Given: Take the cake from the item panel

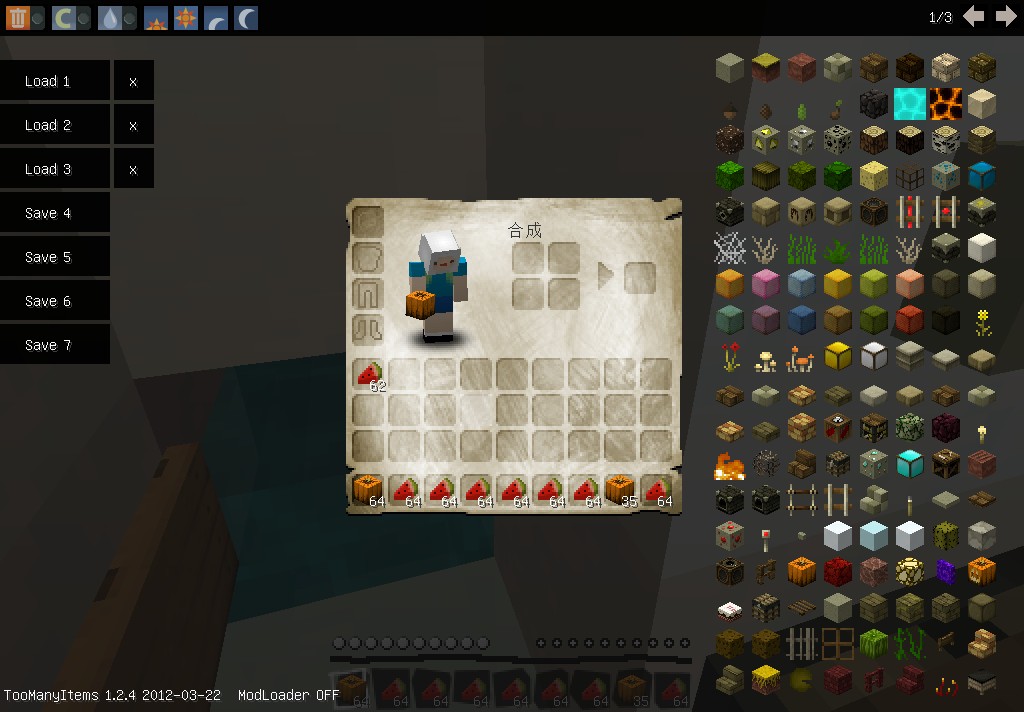Looking at the screenshot, I should [x=729, y=607].
